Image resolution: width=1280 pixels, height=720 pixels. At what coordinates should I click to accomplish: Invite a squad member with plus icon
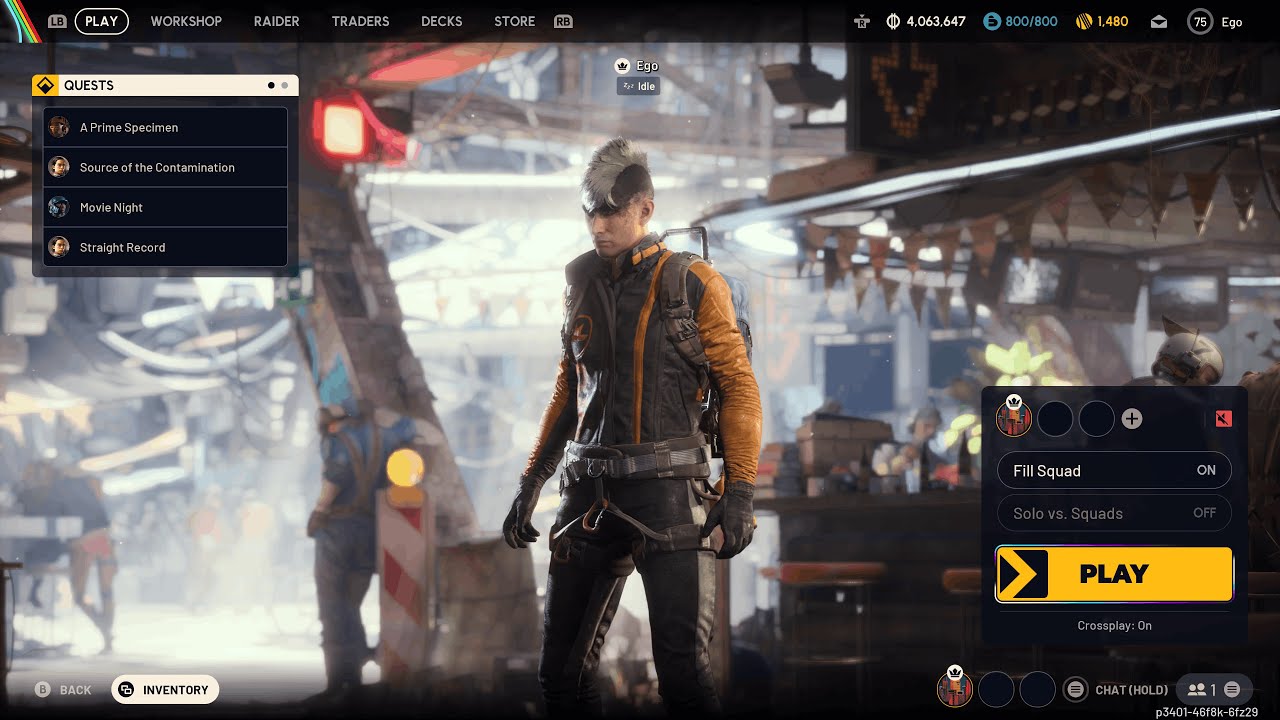click(x=1131, y=419)
